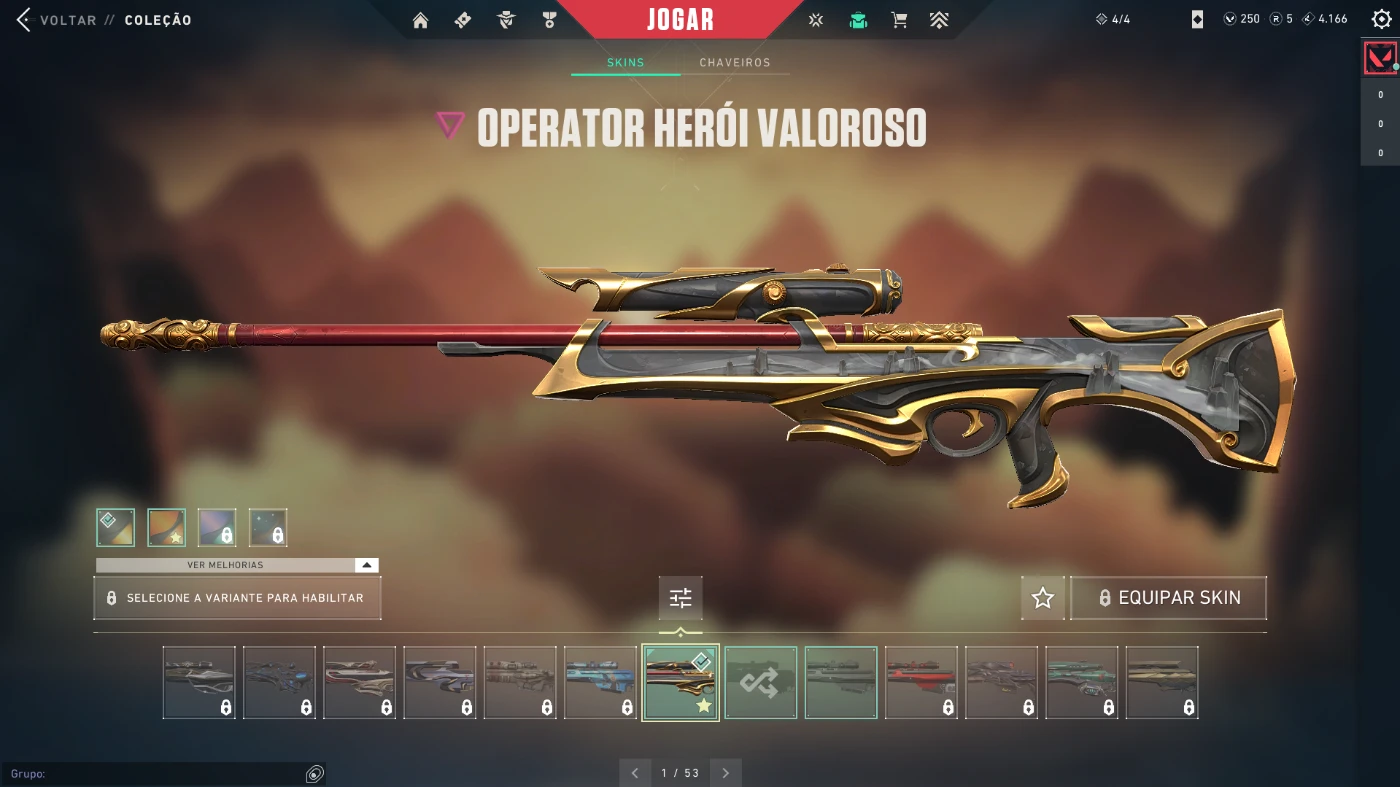This screenshot has height=787, width=1400.
Task: Open settings via the gear icon
Action: (1381, 19)
